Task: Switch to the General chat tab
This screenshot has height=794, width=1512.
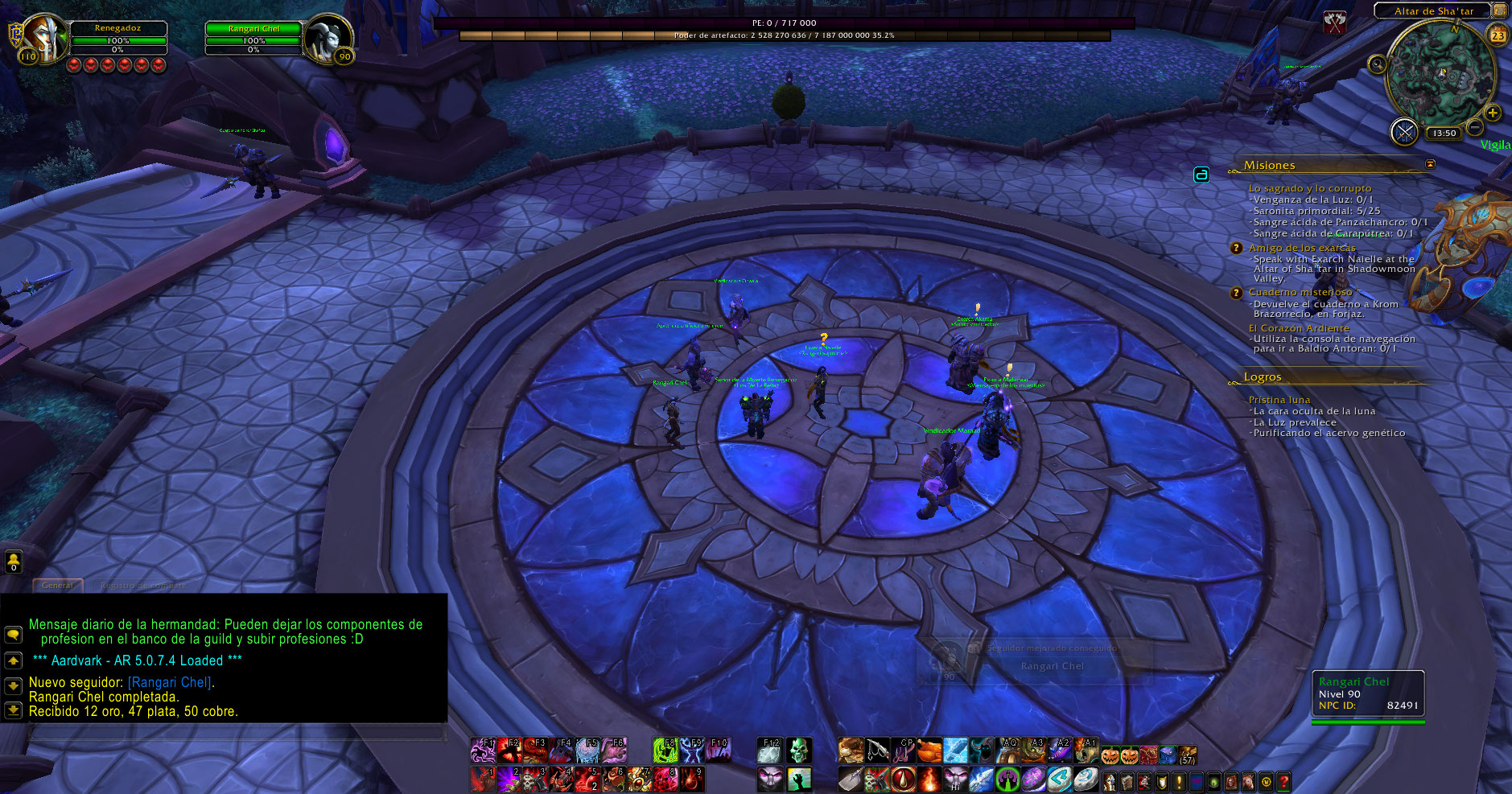Action: (57, 586)
